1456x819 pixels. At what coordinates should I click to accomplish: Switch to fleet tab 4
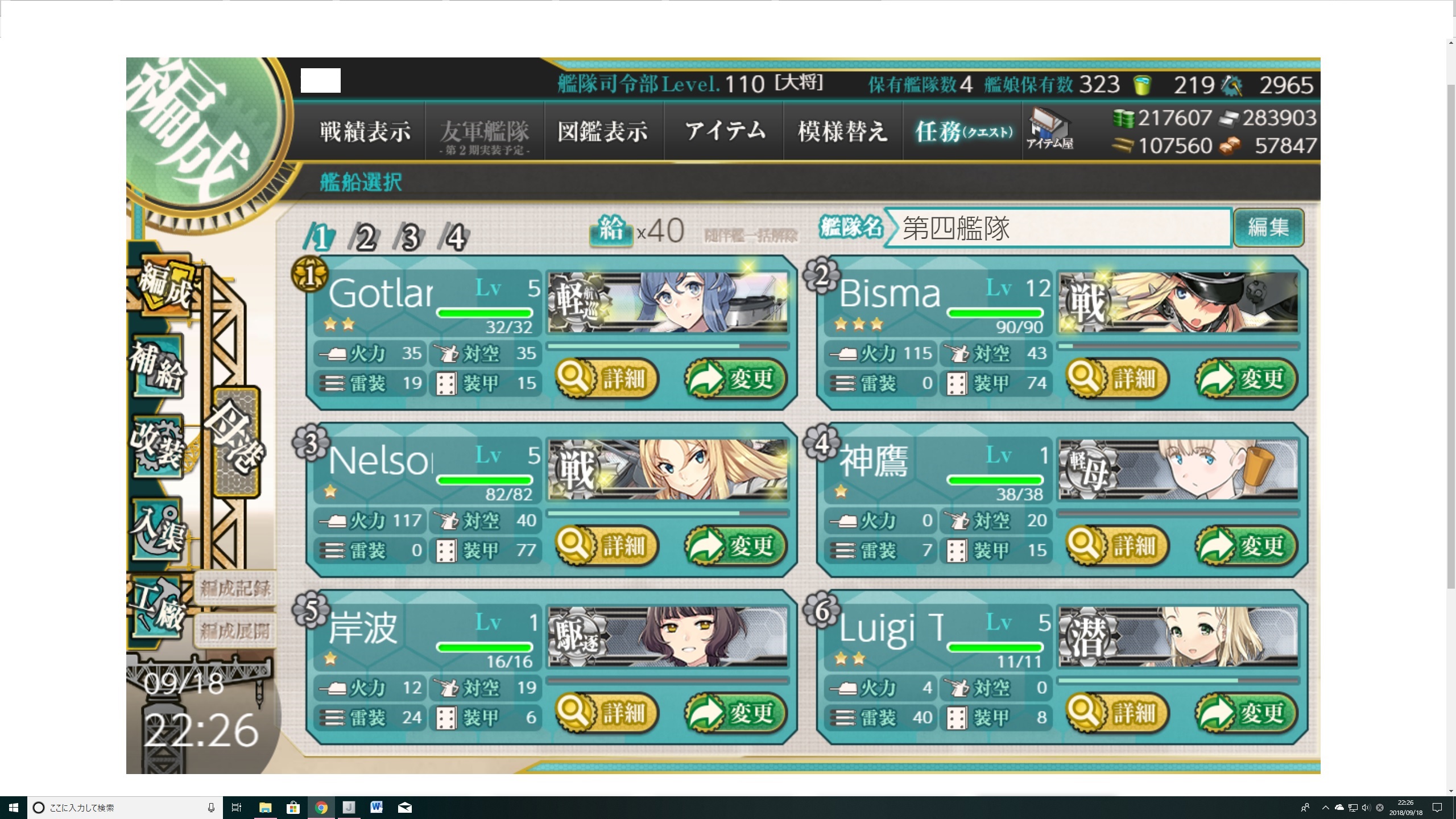pos(455,237)
